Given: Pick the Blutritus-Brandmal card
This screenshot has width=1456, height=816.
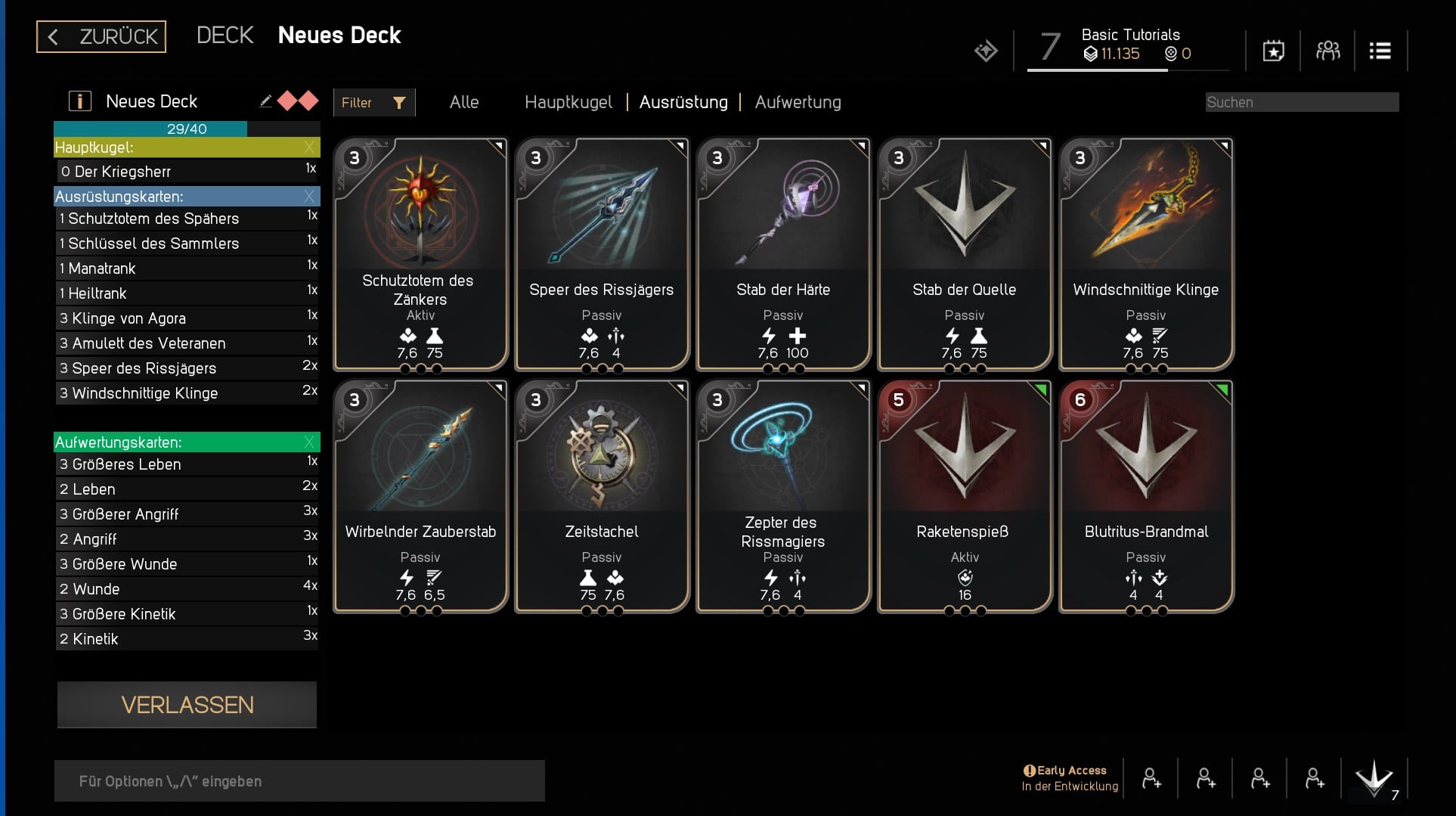Looking at the screenshot, I should click(1146, 496).
